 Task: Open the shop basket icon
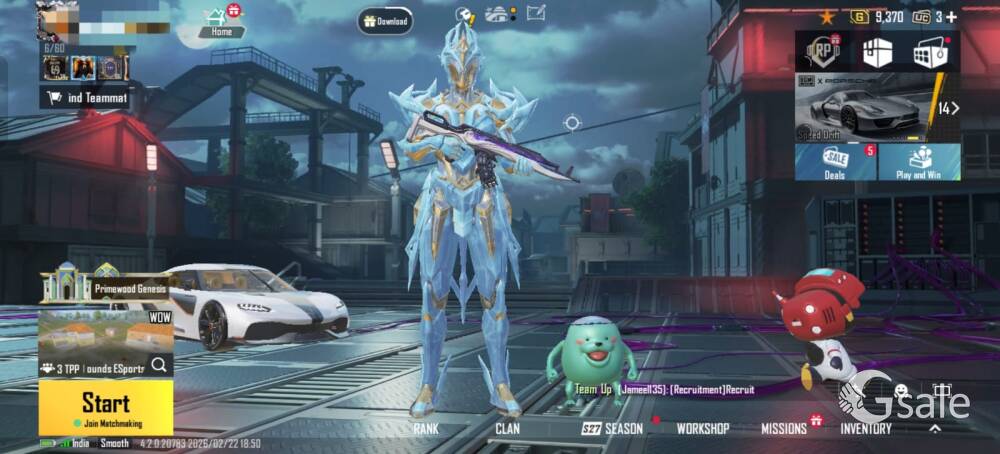click(x=930, y=52)
